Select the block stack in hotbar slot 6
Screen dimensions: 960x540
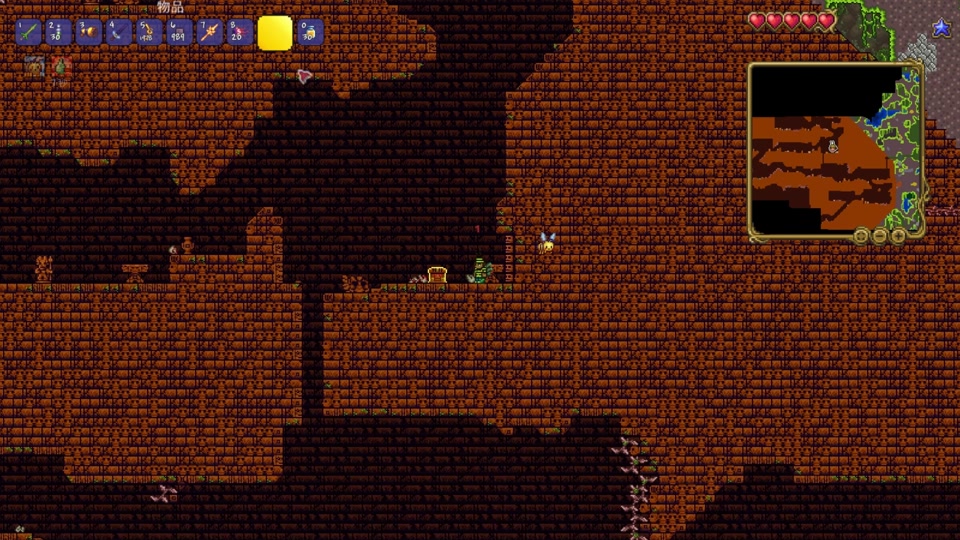point(179,32)
